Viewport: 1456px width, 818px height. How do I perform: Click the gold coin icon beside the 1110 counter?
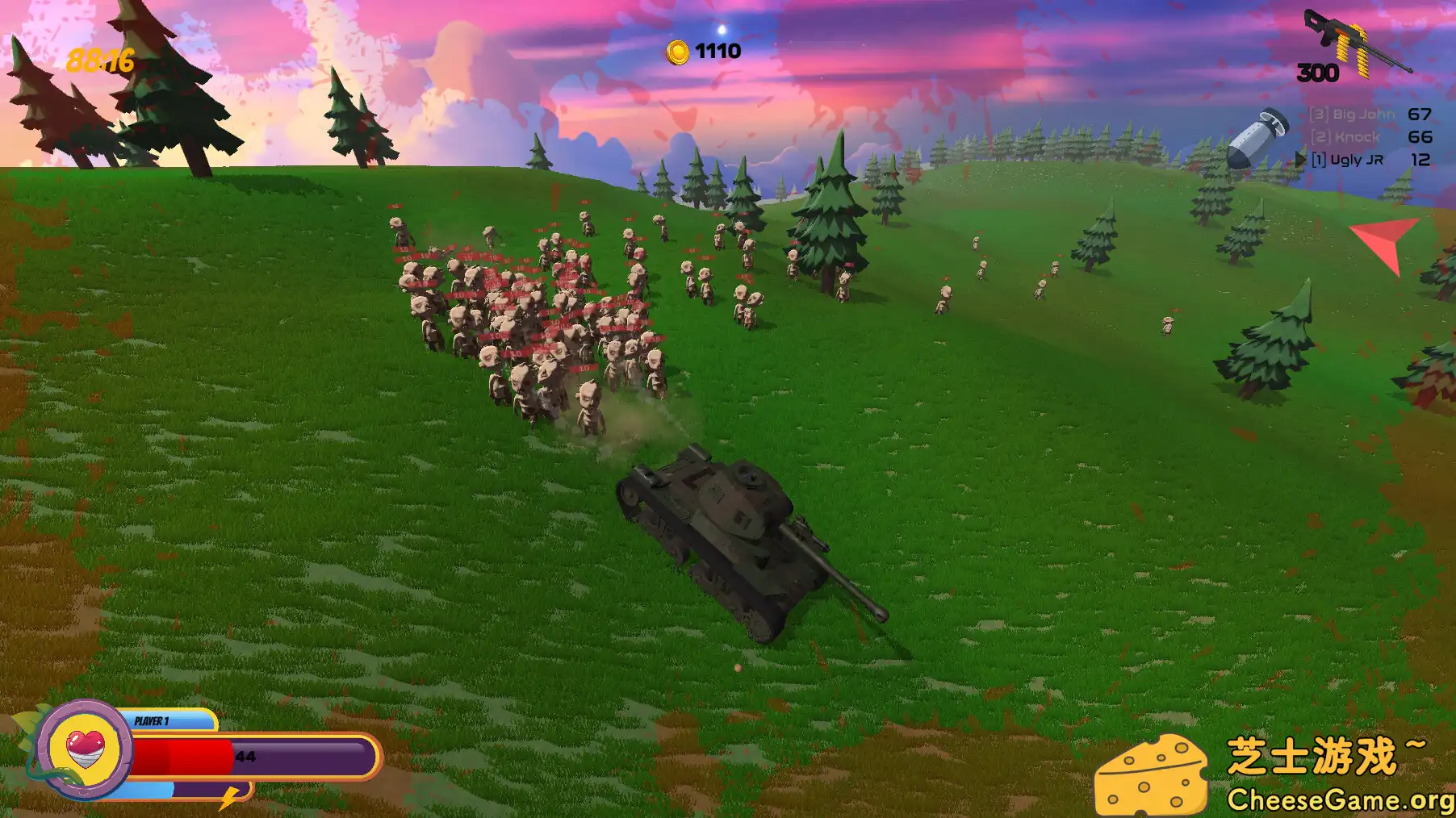coord(676,52)
